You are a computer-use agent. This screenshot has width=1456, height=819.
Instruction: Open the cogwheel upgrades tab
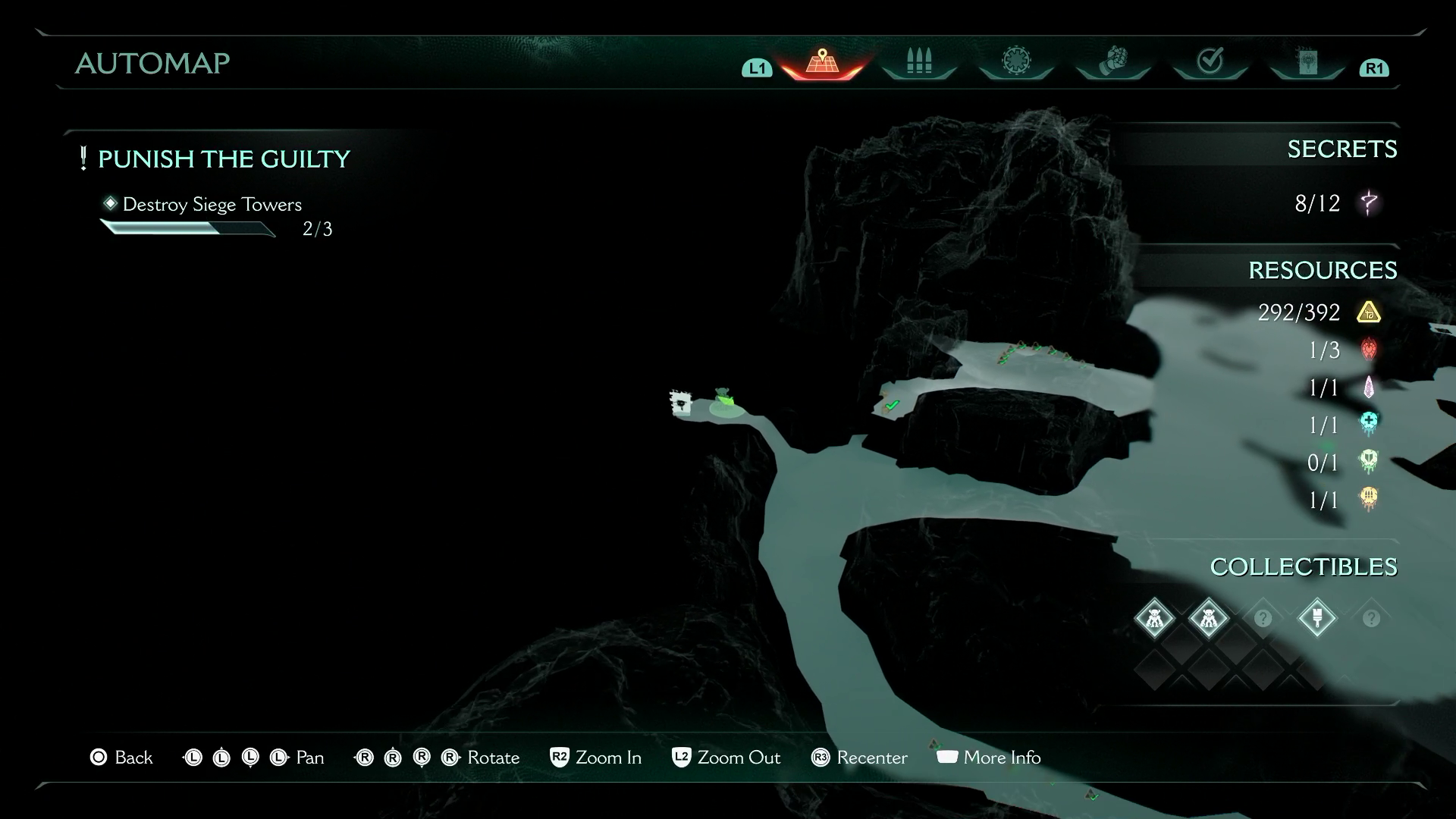tap(1015, 61)
